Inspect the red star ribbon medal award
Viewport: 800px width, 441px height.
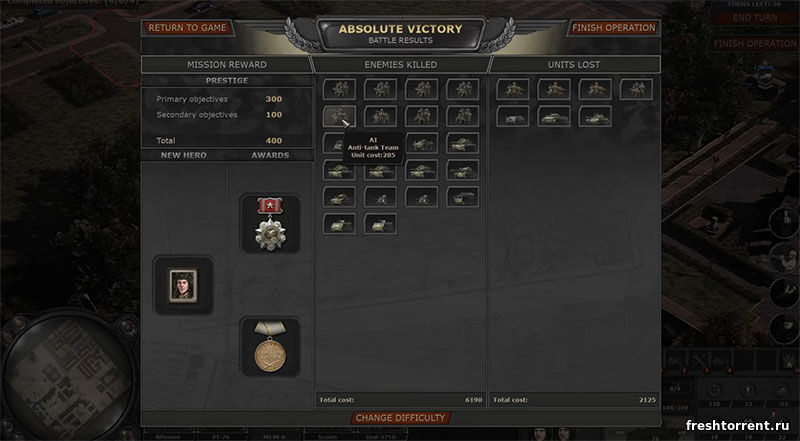click(x=269, y=223)
